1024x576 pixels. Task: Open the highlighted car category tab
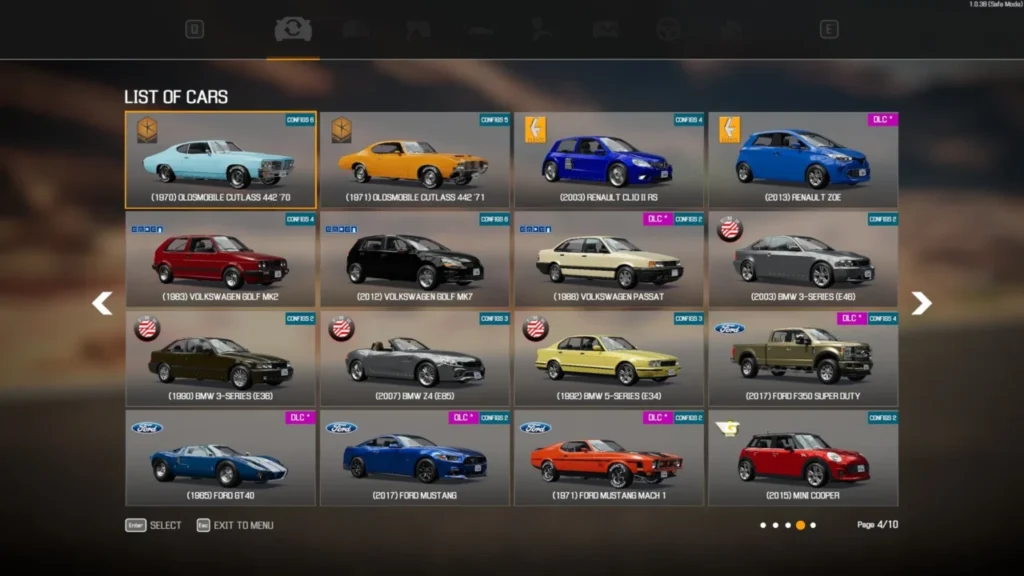[293, 30]
